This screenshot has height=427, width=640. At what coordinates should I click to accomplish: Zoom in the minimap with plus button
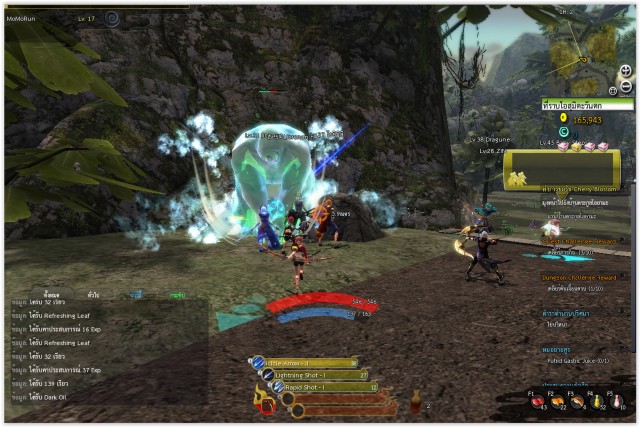tap(625, 71)
